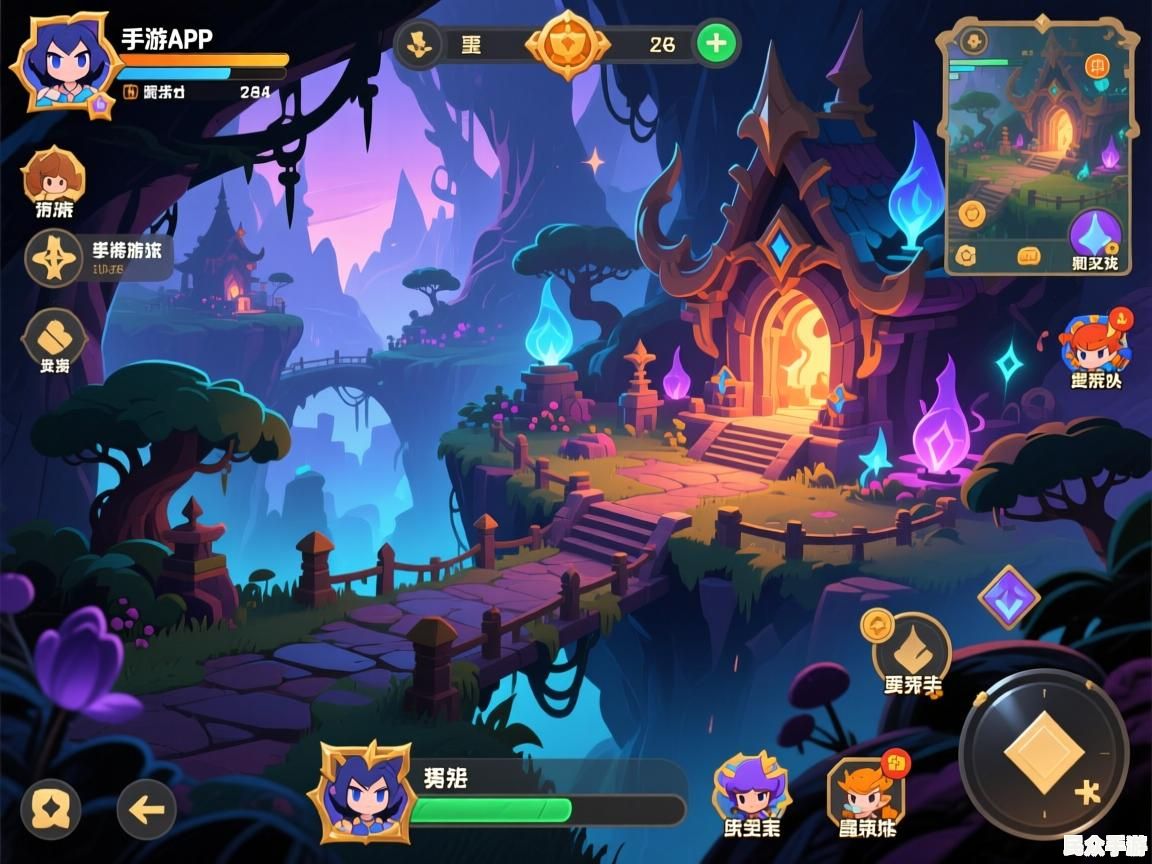Hit the large gold diamond action button

1043,753
